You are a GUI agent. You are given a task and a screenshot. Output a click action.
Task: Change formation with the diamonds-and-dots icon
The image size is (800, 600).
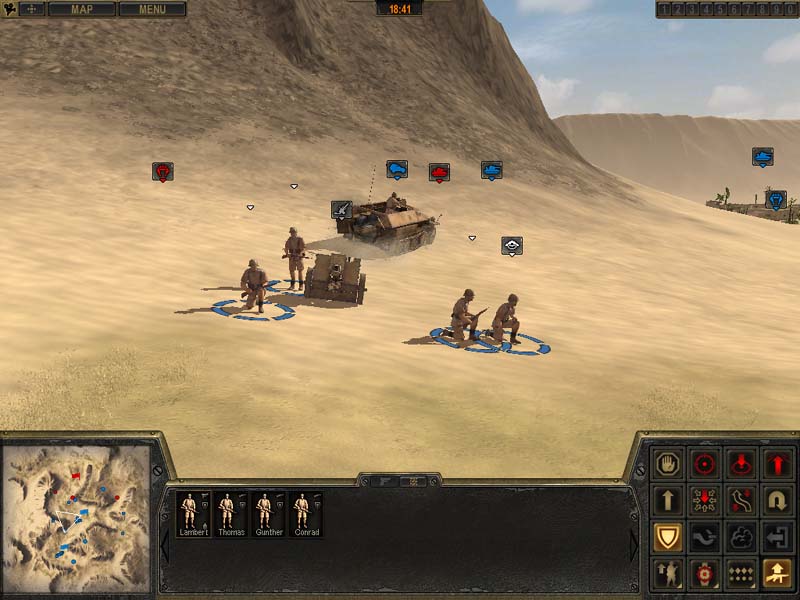(740, 573)
